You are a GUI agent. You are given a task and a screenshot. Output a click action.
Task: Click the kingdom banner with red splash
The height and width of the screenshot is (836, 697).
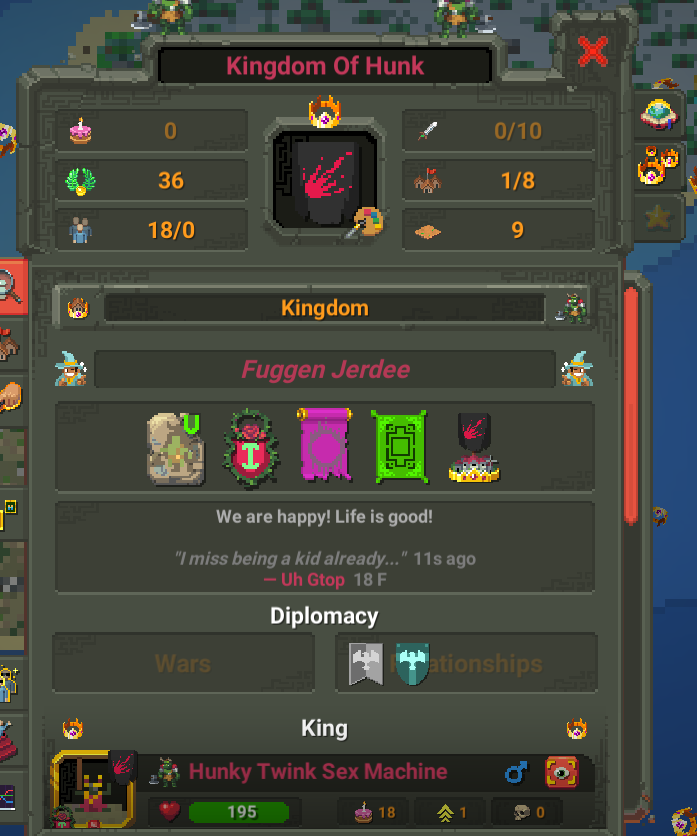[323, 178]
